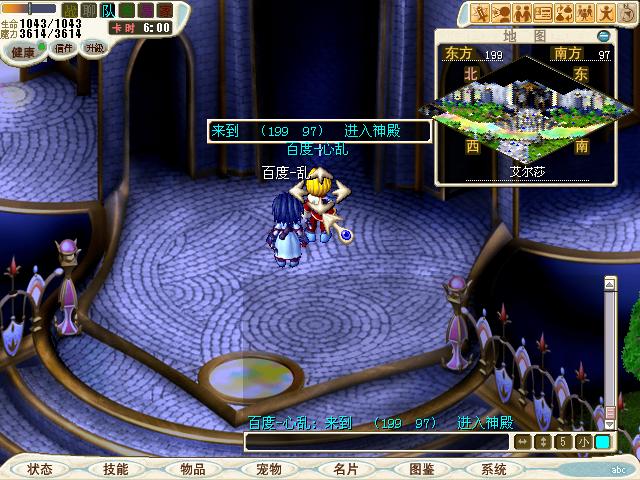This screenshot has width=640, height=480.
Task: Toggle the 战 battle mode button
Action: 68,10
